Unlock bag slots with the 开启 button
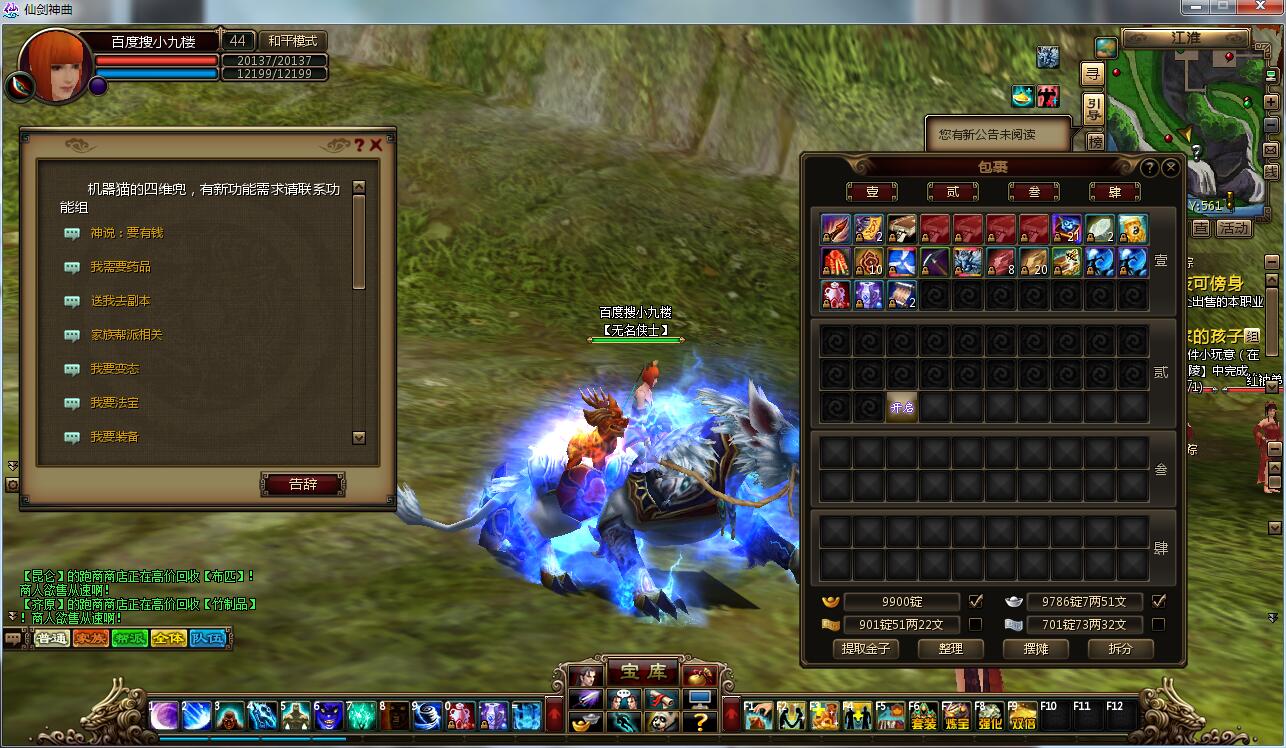The image size is (1286, 748). point(902,407)
